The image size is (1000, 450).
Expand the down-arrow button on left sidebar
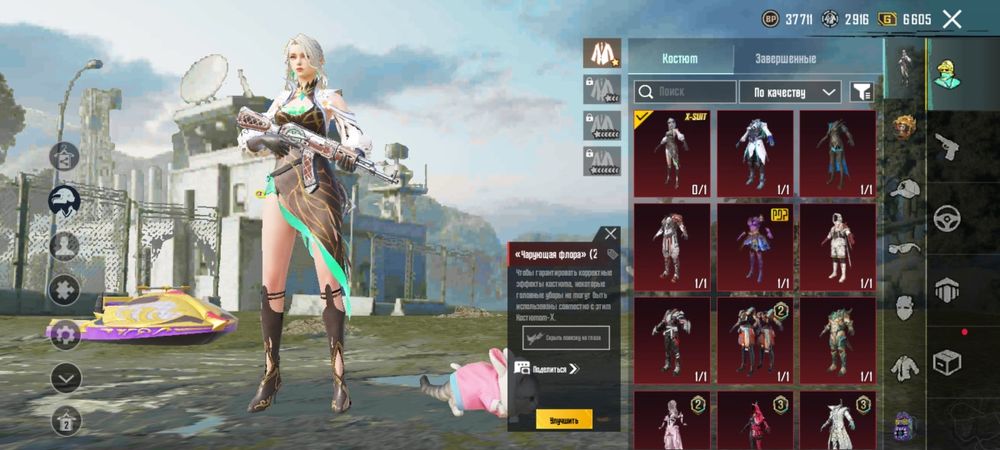[65, 377]
